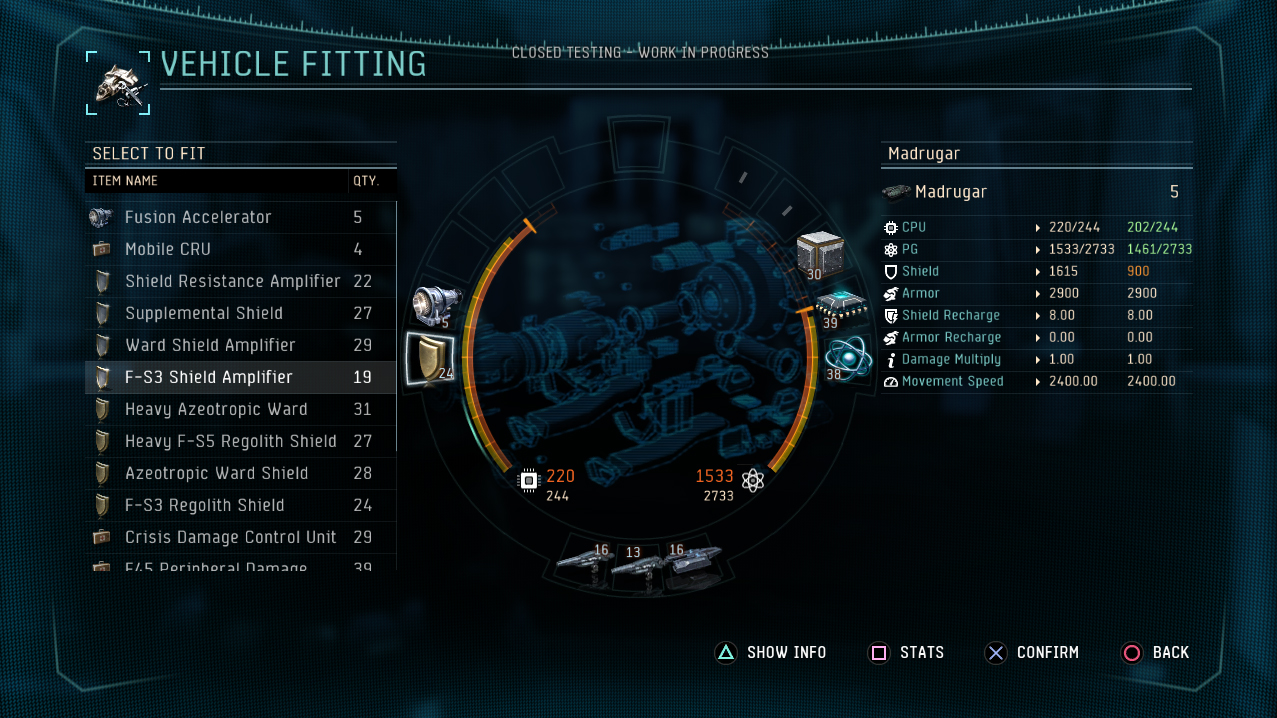Select Fusion Accelerator from the list
The height and width of the screenshot is (718, 1277).
tap(198, 217)
